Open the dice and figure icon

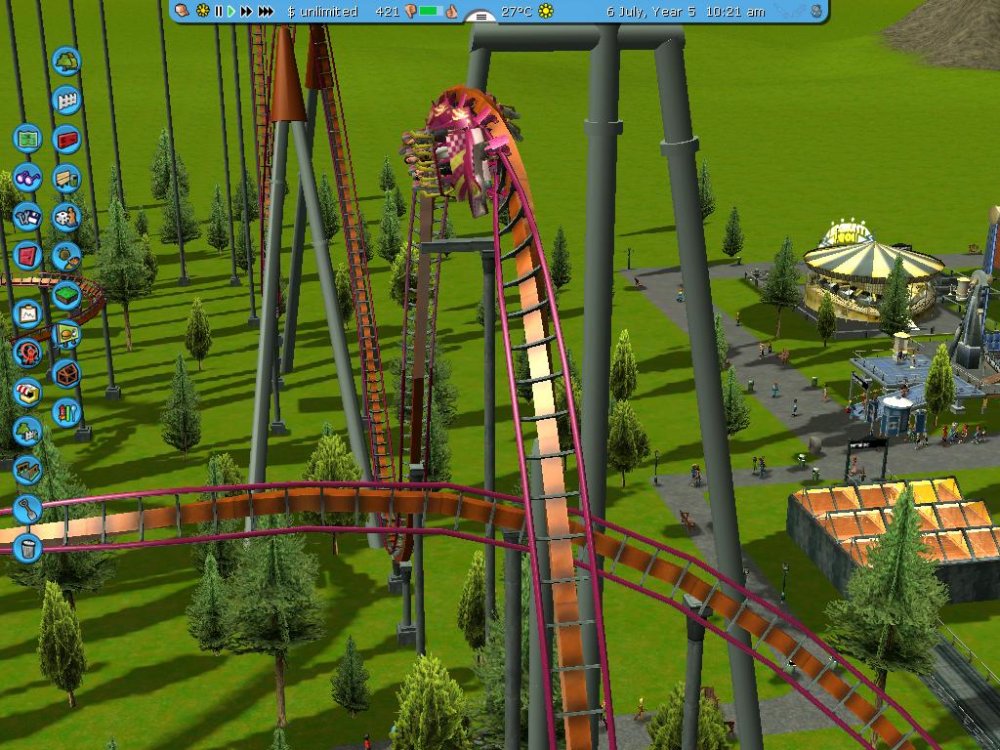pos(66,216)
